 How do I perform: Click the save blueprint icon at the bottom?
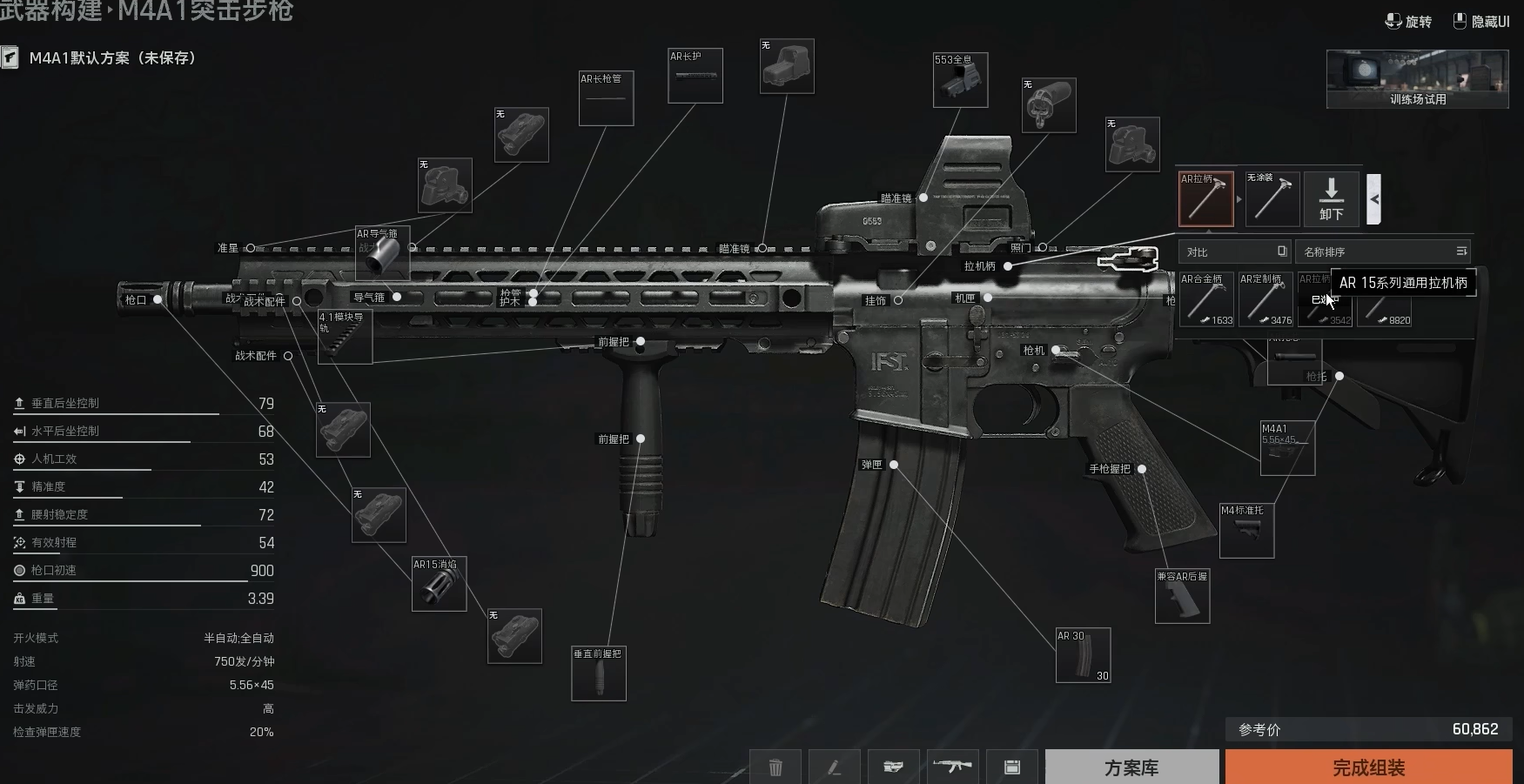pos(1012,767)
